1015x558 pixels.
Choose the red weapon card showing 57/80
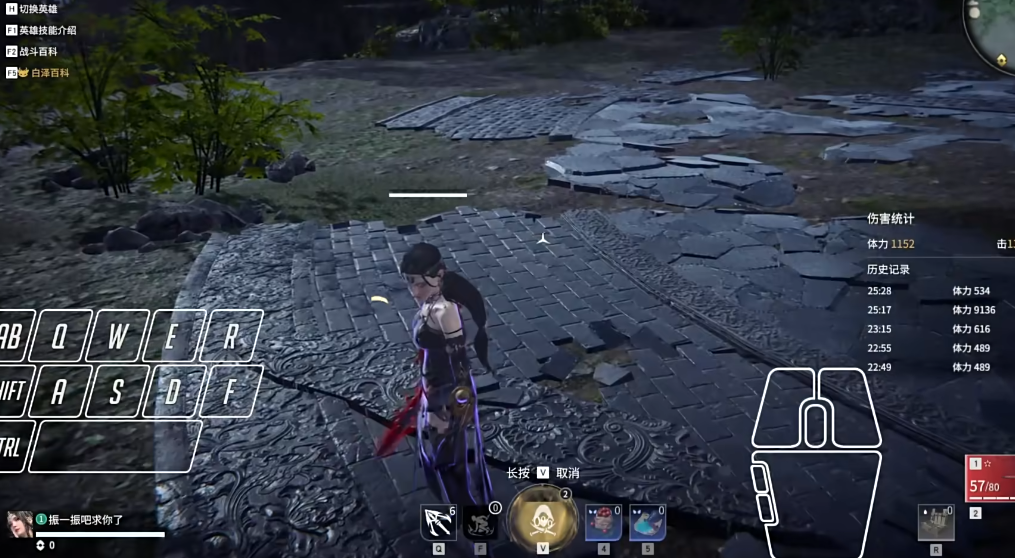tap(989, 480)
